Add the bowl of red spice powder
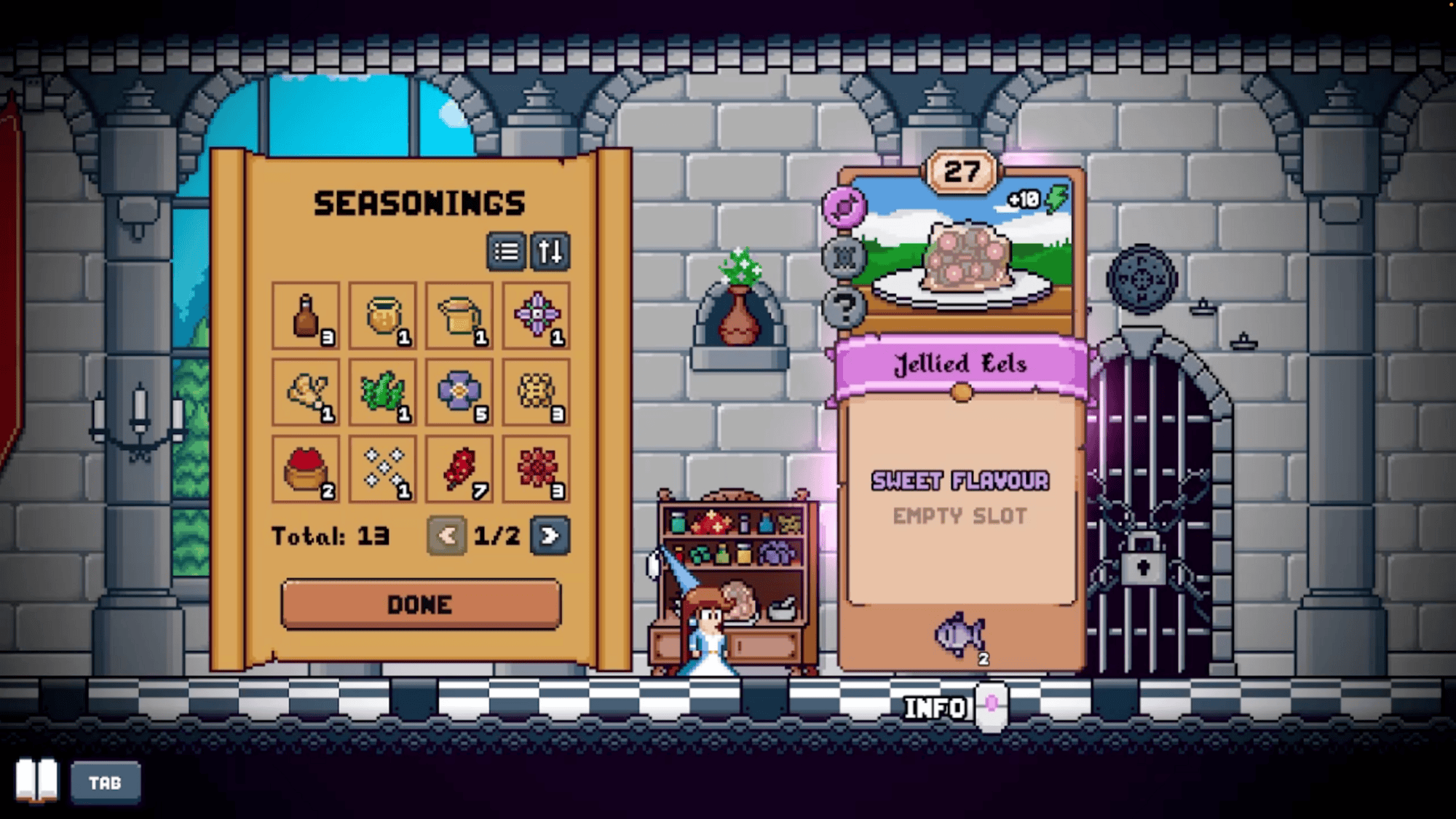 pyautogui.click(x=306, y=470)
